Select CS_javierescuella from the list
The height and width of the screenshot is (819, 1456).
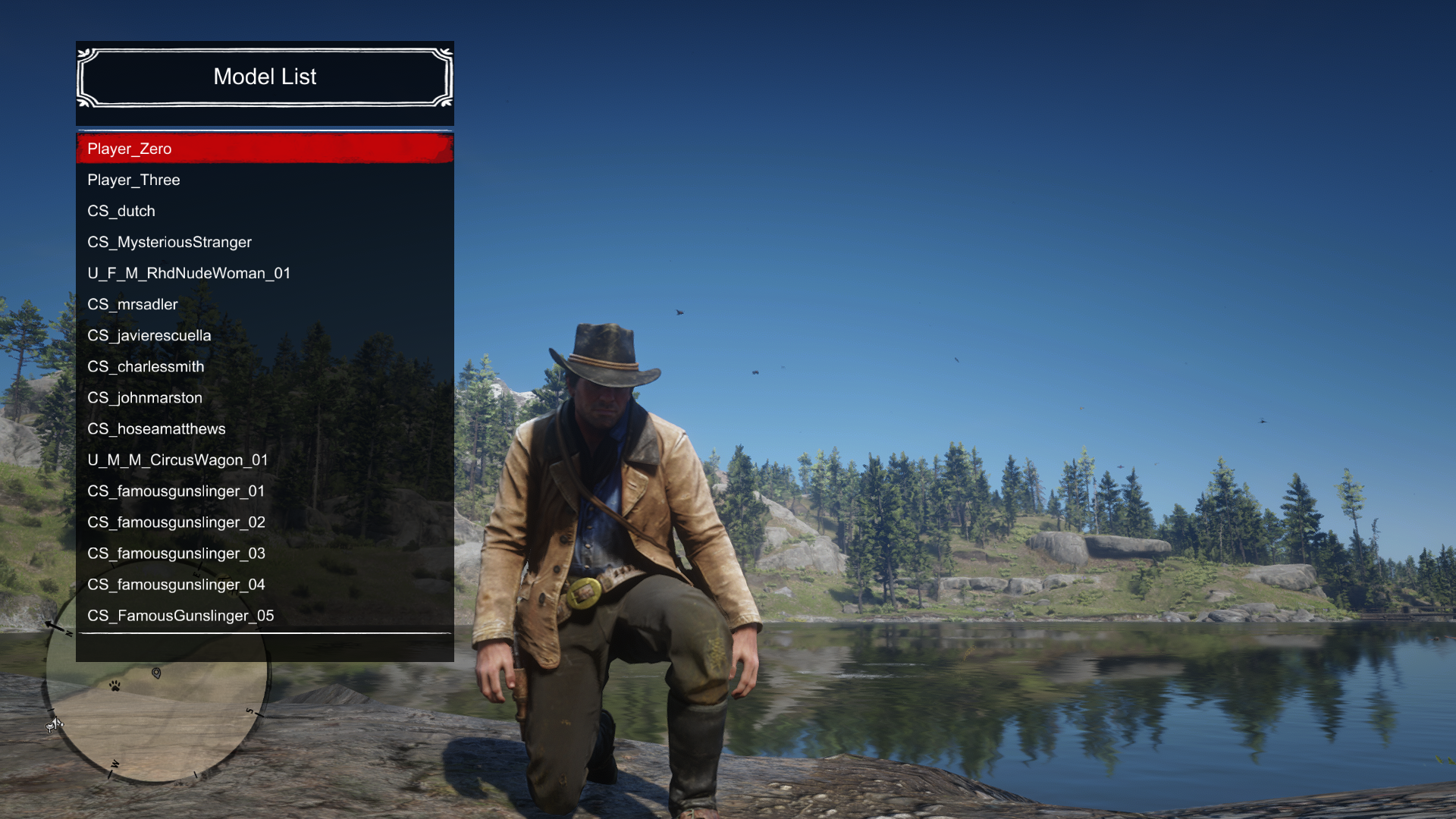265,335
